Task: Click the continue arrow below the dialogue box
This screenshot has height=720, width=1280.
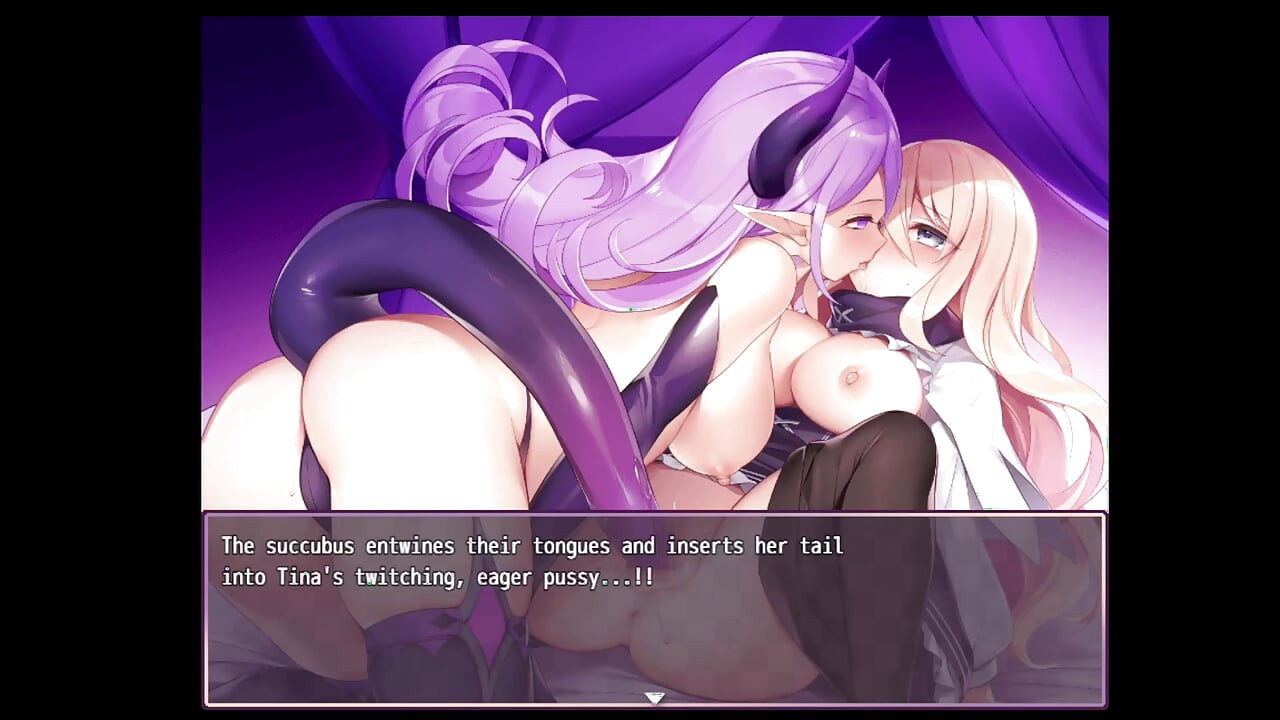Action: pos(655,699)
